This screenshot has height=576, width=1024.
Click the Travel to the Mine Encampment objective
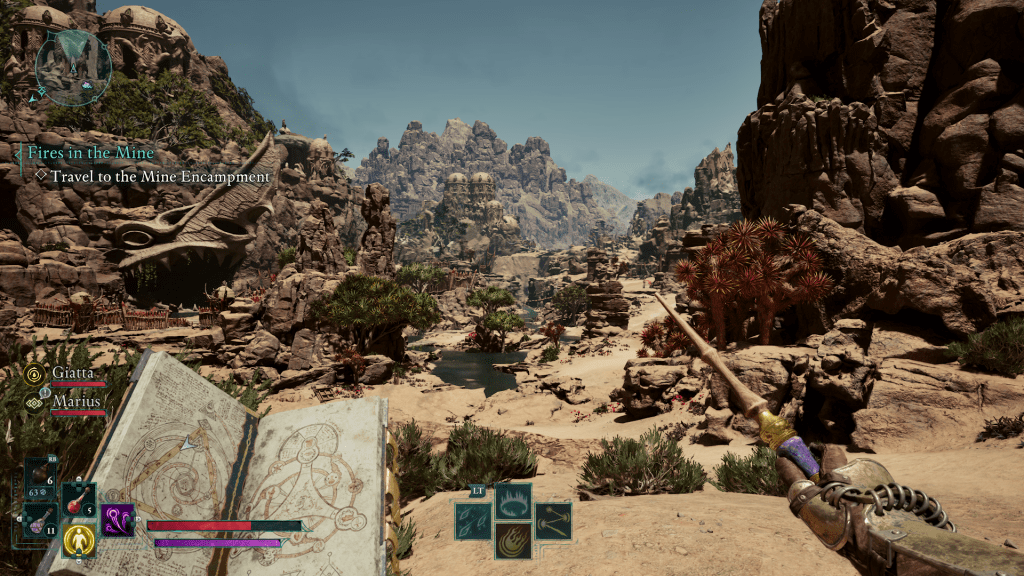(x=160, y=177)
